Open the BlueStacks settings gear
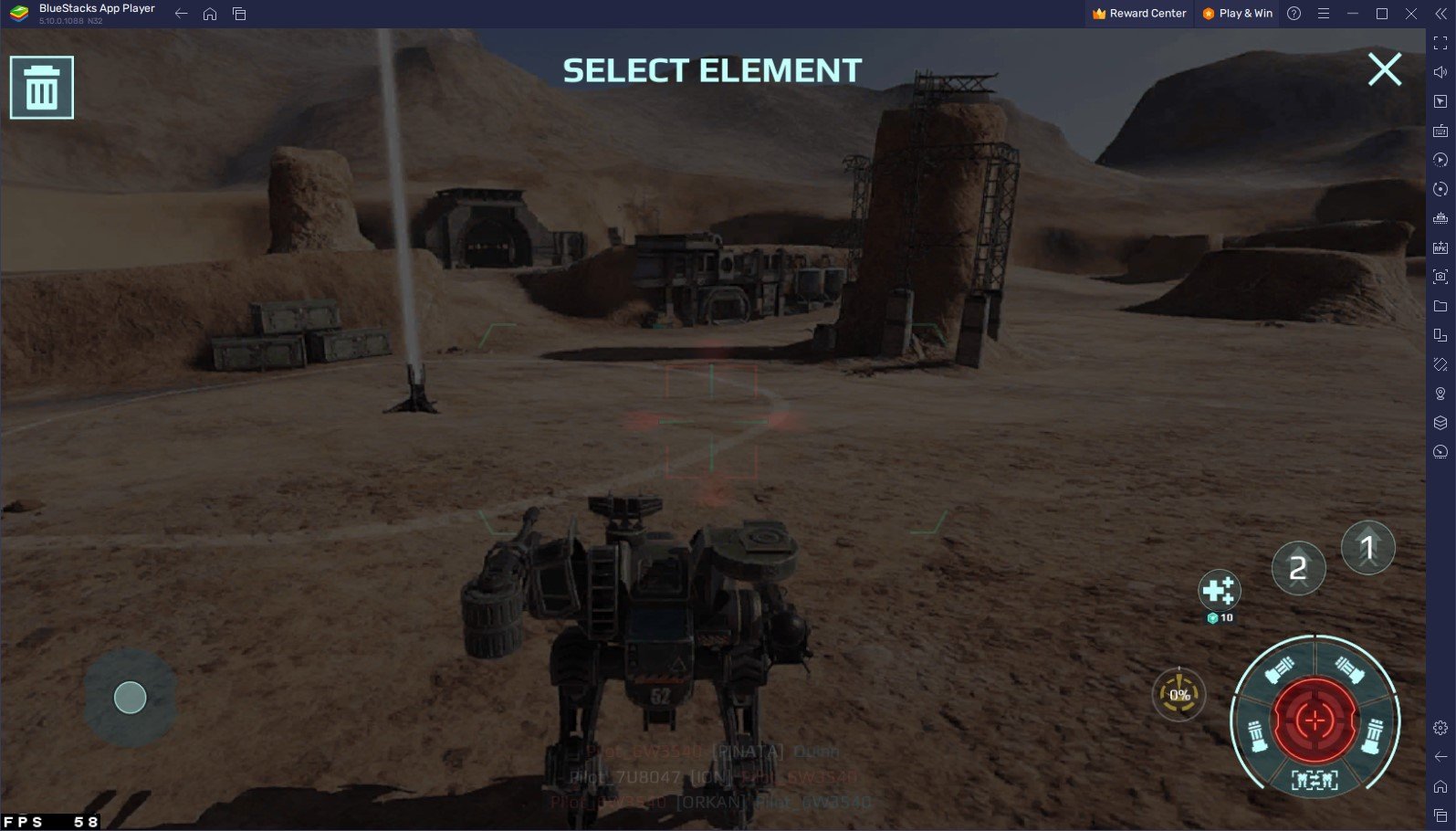 1440,728
